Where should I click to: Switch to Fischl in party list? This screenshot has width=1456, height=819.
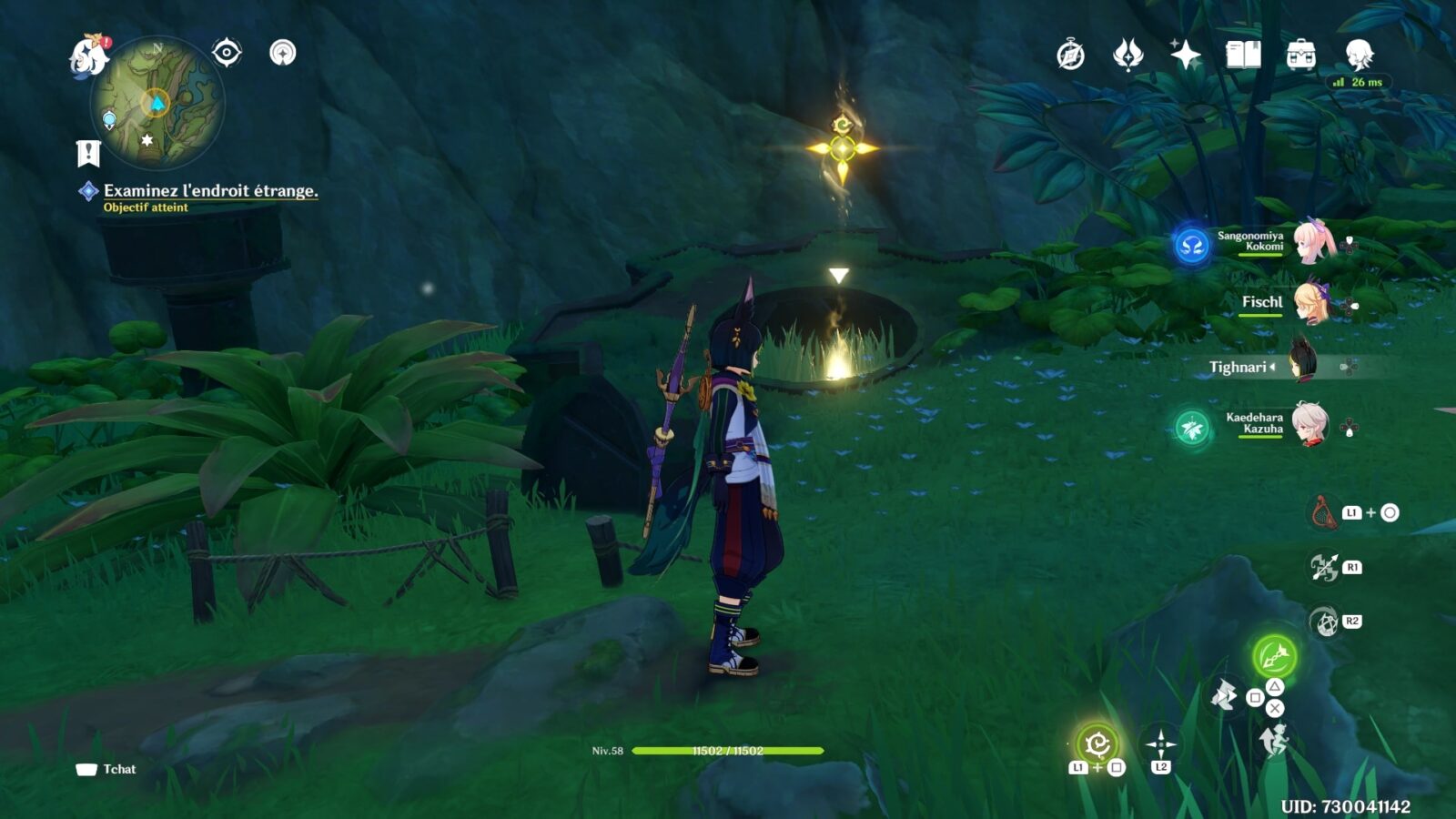1310,303
